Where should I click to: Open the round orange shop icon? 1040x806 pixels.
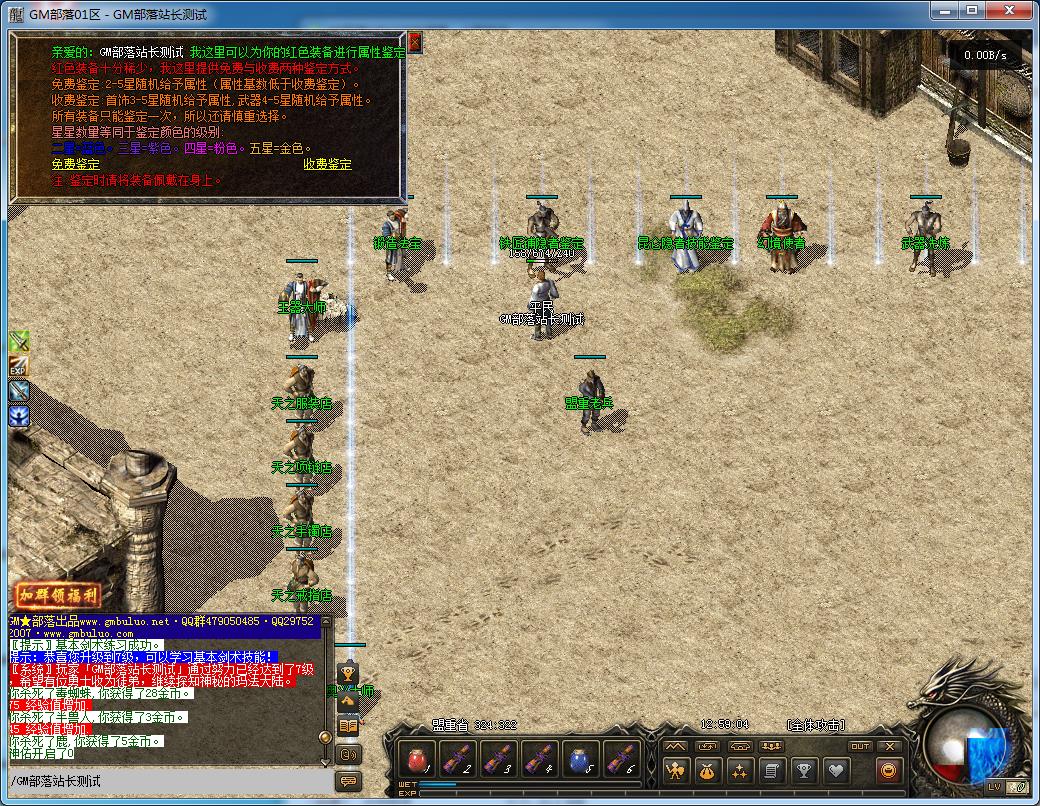pos(888,770)
